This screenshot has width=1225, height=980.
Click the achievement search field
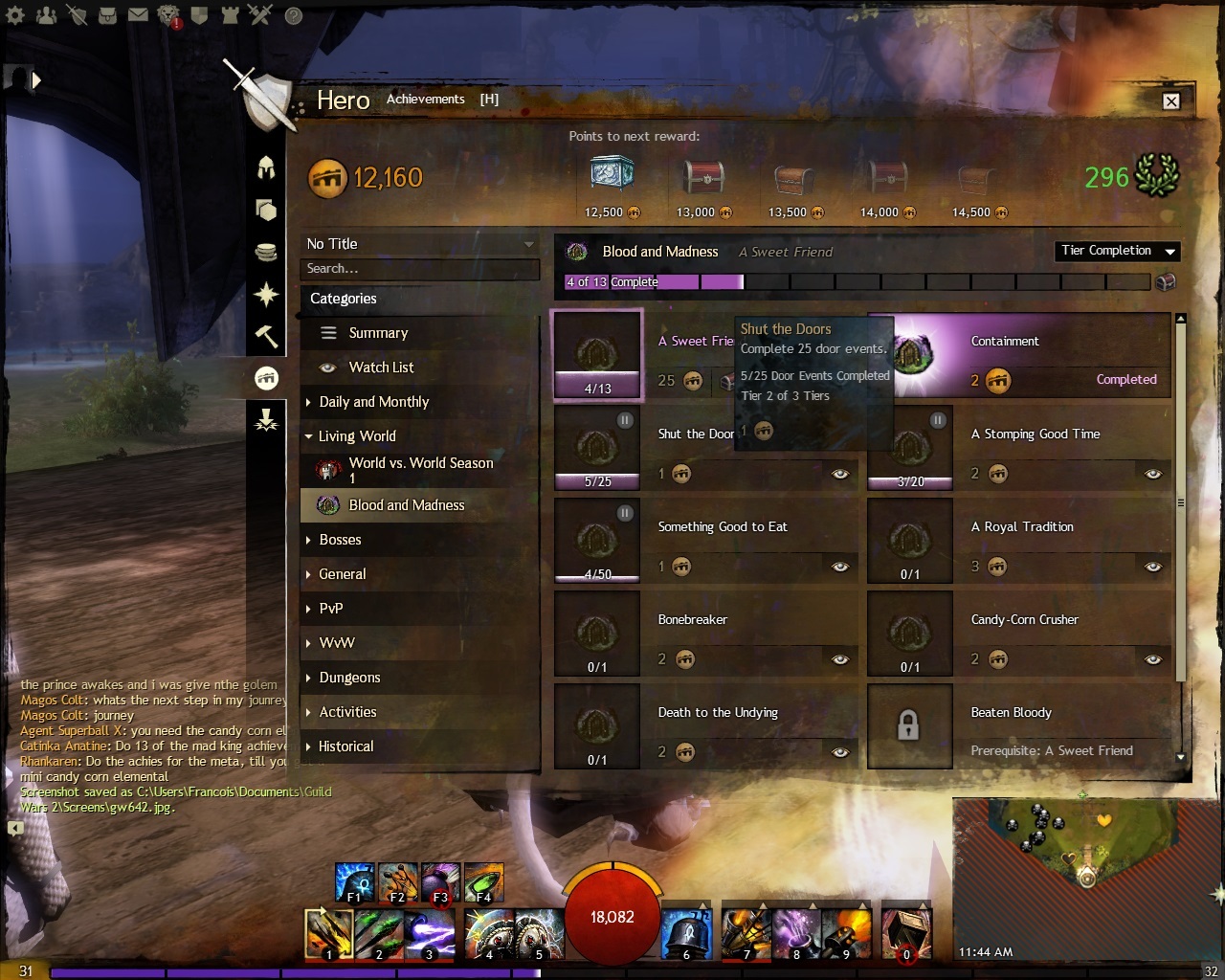coord(419,269)
